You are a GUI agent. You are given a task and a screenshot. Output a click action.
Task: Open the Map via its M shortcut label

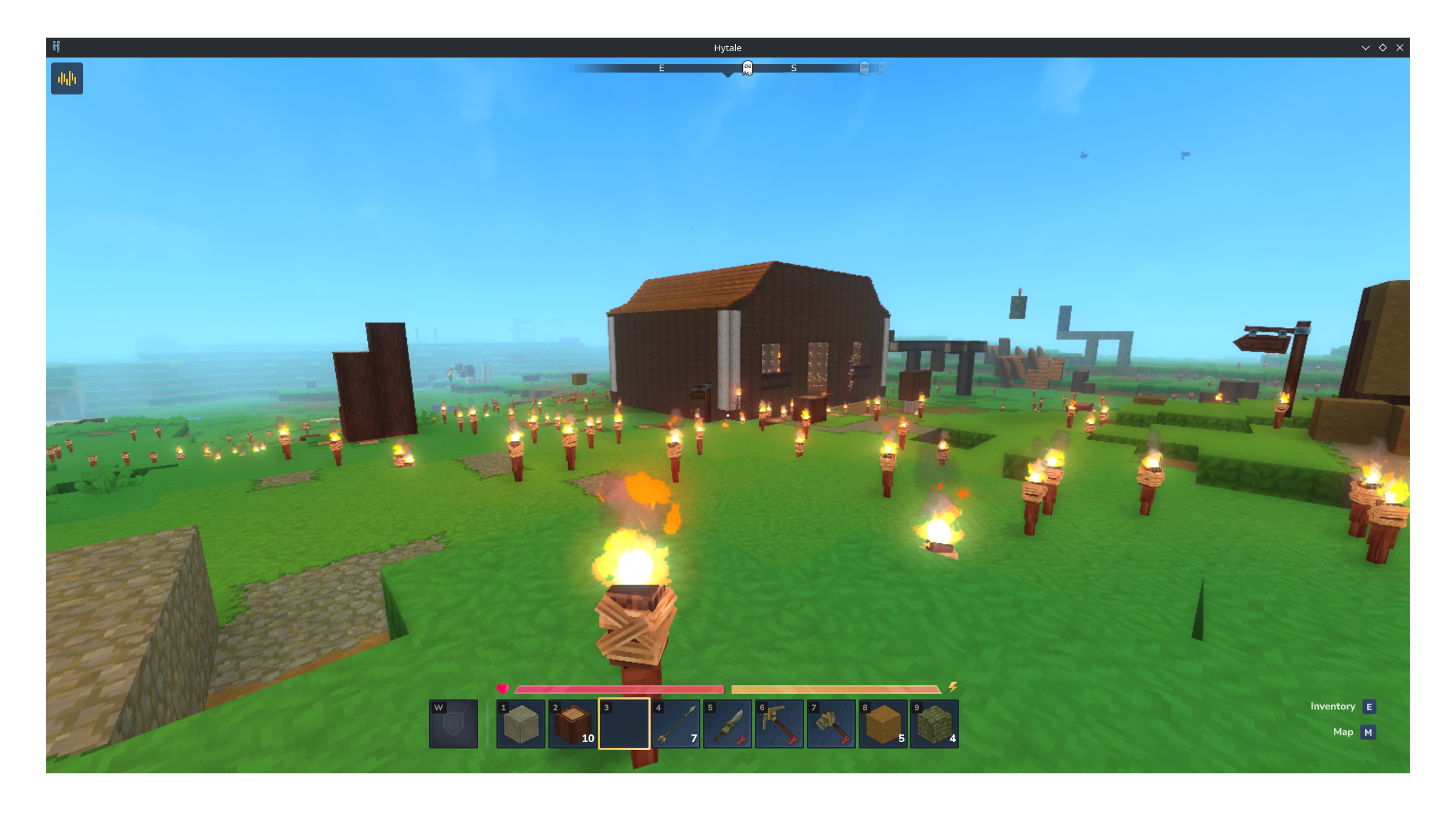point(1368,732)
